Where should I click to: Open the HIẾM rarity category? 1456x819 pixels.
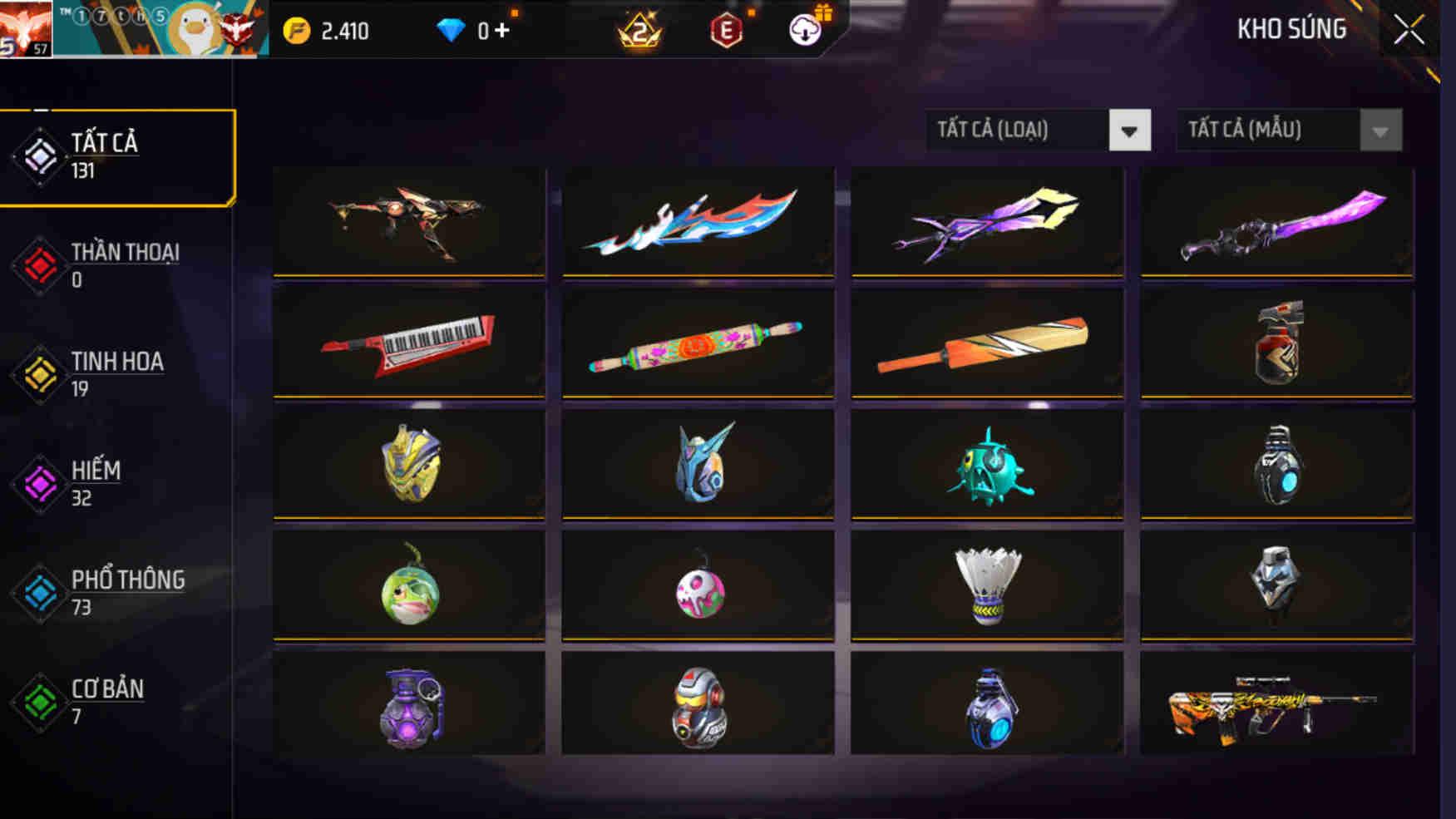tap(37, 482)
